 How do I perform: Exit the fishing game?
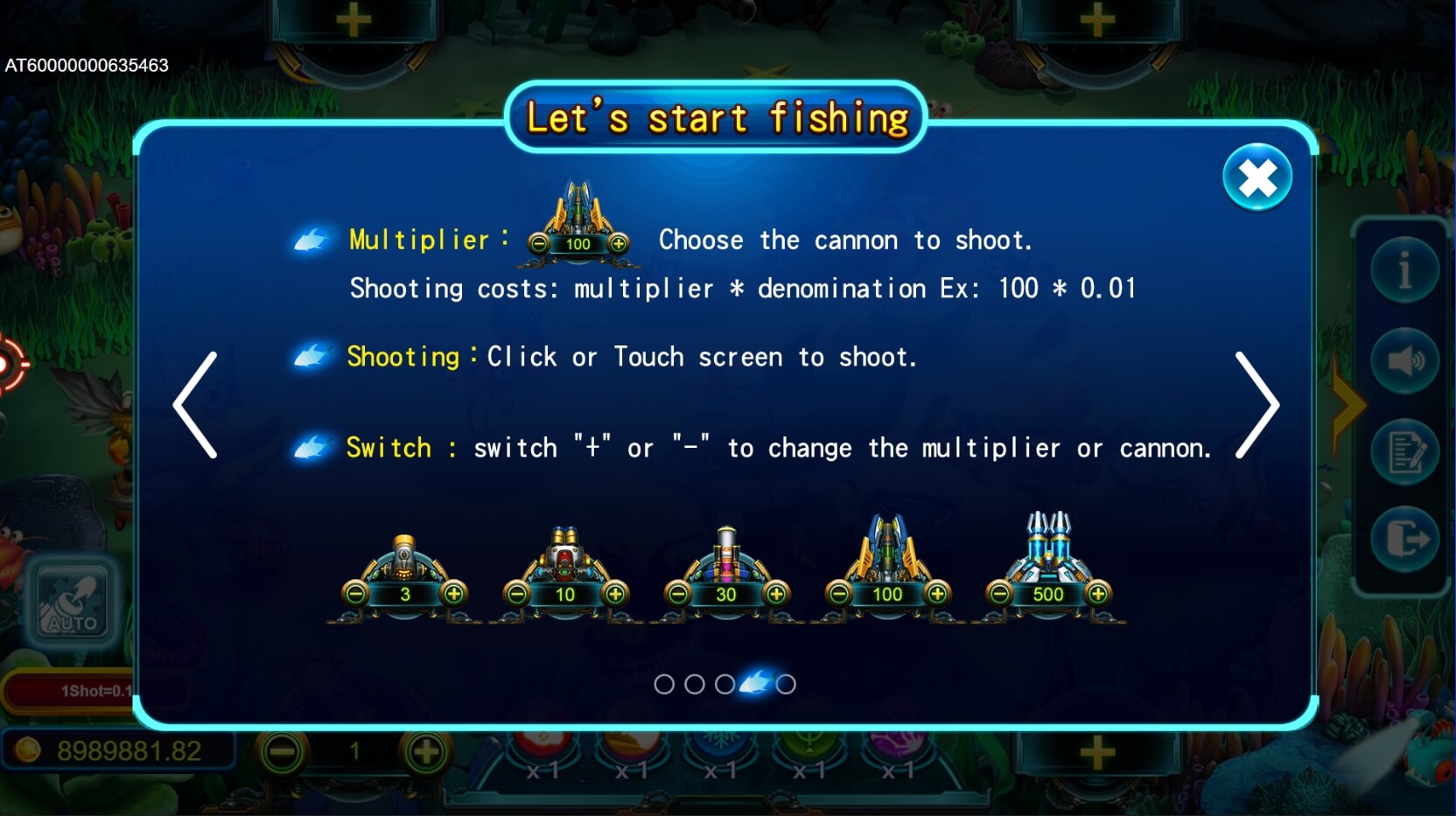(x=1405, y=541)
